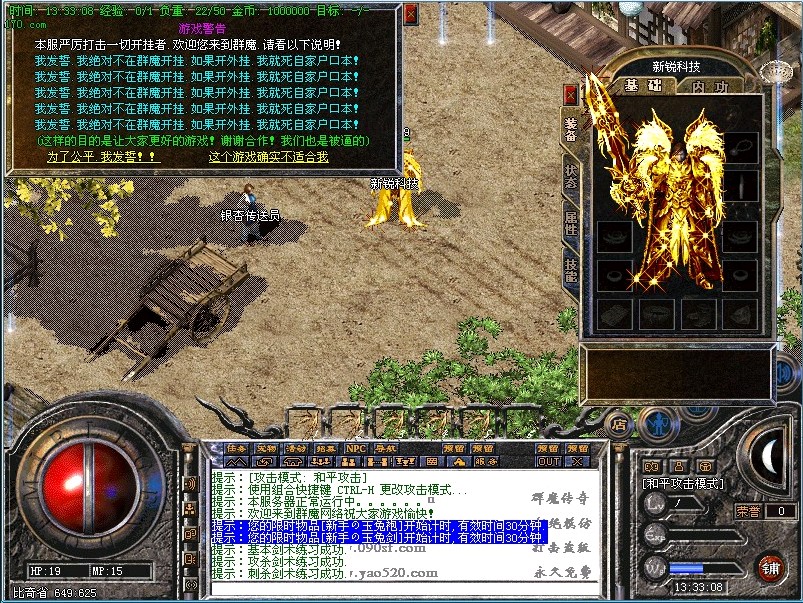The height and width of the screenshot is (603, 803).
Task: Click the 荣誉 honor label
Action: pyautogui.click(x=748, y=511)
